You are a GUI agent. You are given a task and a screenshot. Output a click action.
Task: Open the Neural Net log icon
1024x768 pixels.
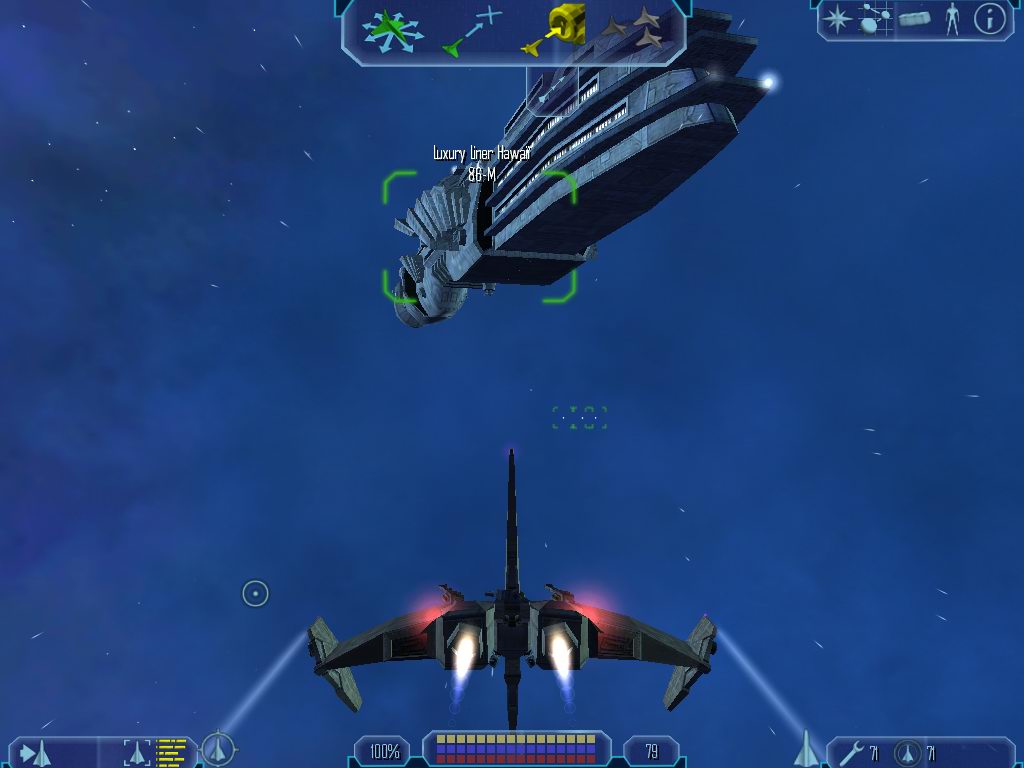tap(874, 18)
